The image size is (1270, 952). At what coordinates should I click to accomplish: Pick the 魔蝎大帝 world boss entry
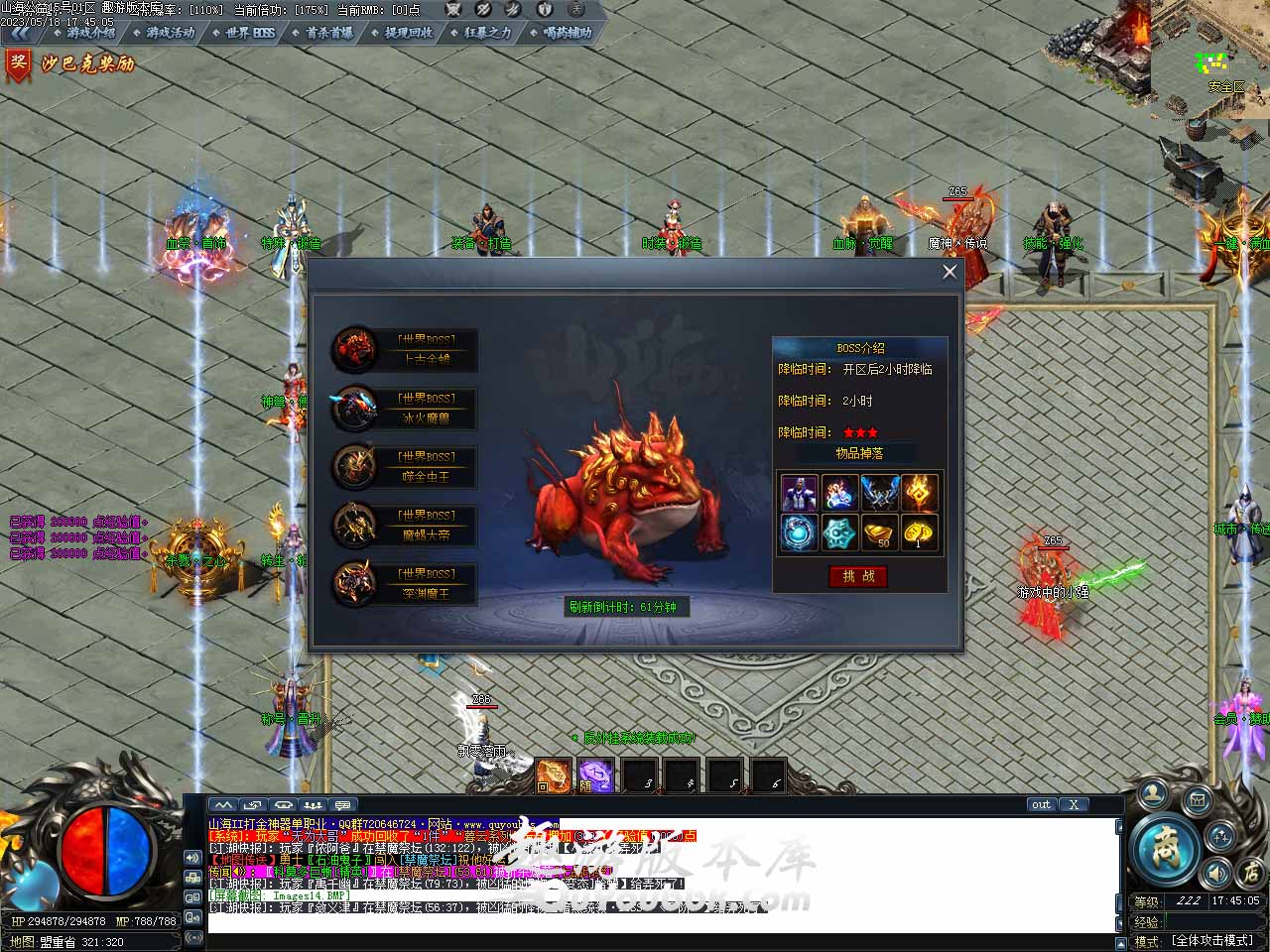pyautogui.click(x=405, y=526)
